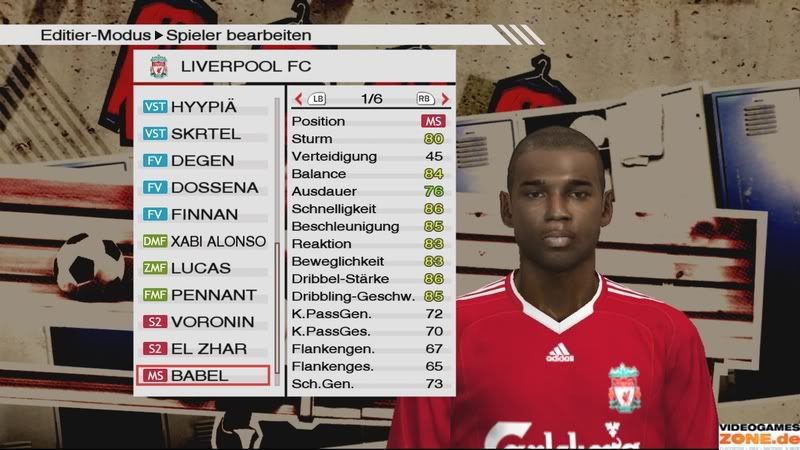The width and height of the screenshot is (800, 450).
Task: Choose XABI ALONSO in the squad list
Action: click(x=205, y=241)
